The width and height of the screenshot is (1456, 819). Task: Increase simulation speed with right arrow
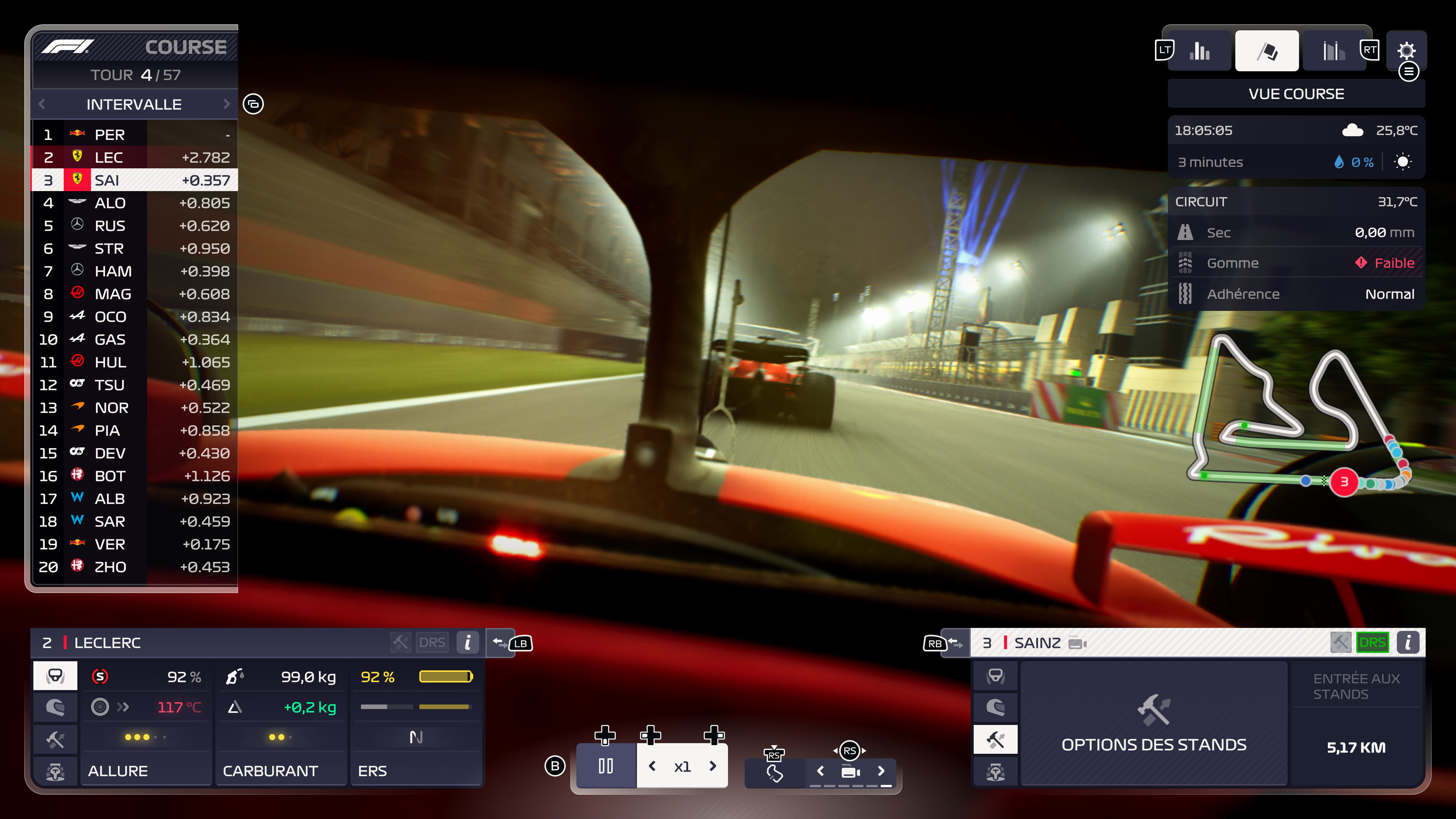(713, 766)
